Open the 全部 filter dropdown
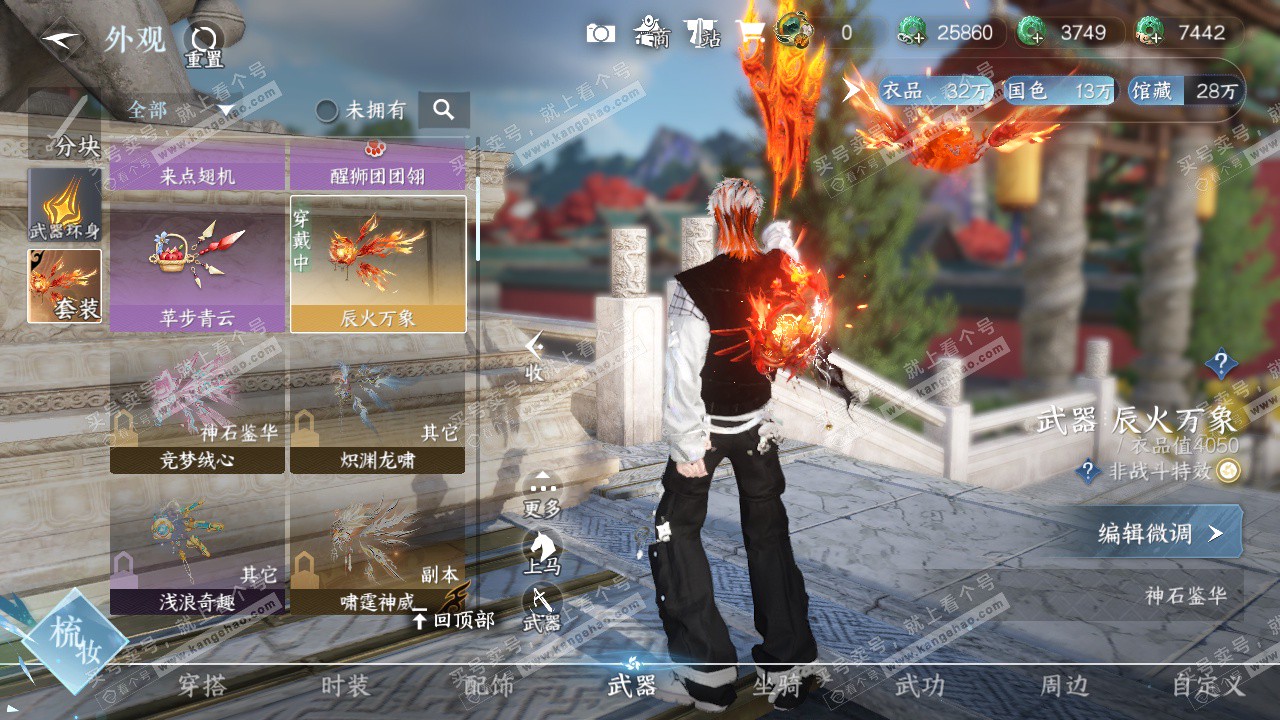Viewport: 1280px width, 720px height. (x=180, y=110)
